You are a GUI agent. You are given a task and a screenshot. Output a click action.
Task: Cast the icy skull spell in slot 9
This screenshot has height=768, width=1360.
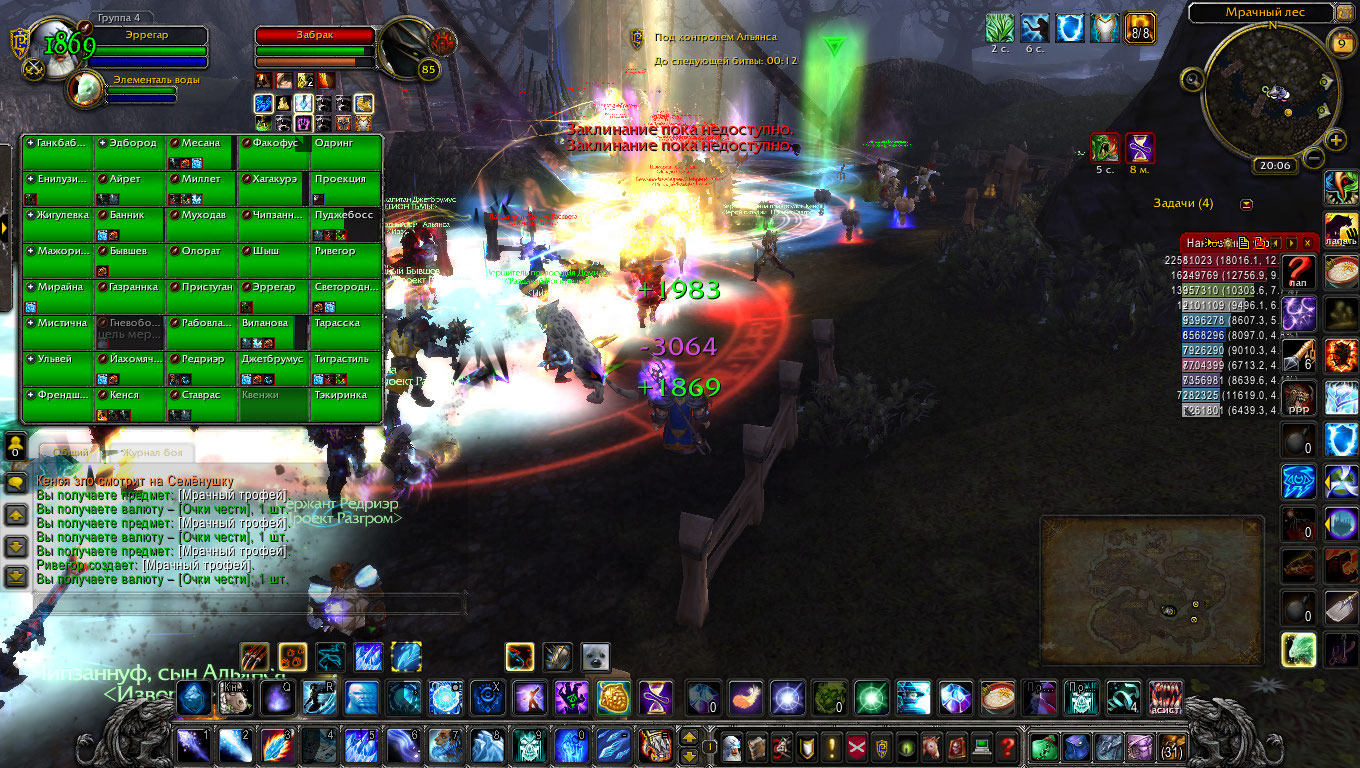pyautogui.click(x=529, y=746)
